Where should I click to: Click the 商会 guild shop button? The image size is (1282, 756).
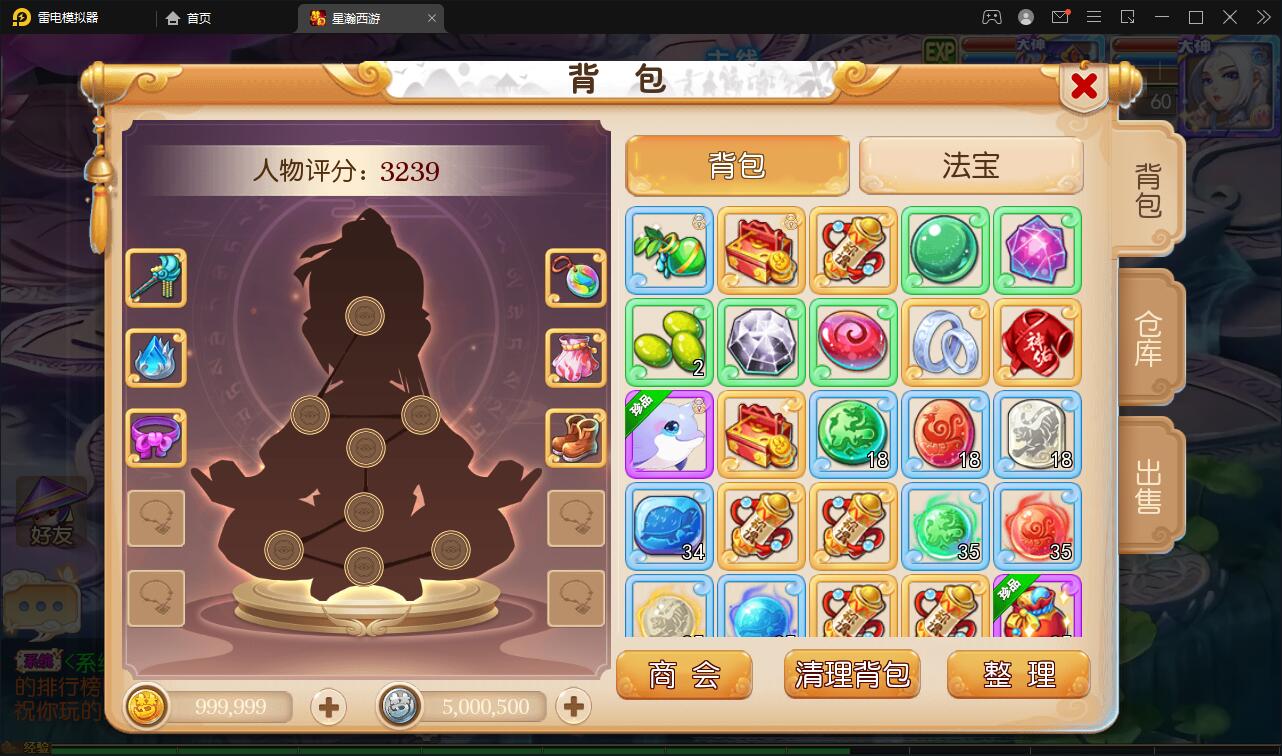(684, 675)
